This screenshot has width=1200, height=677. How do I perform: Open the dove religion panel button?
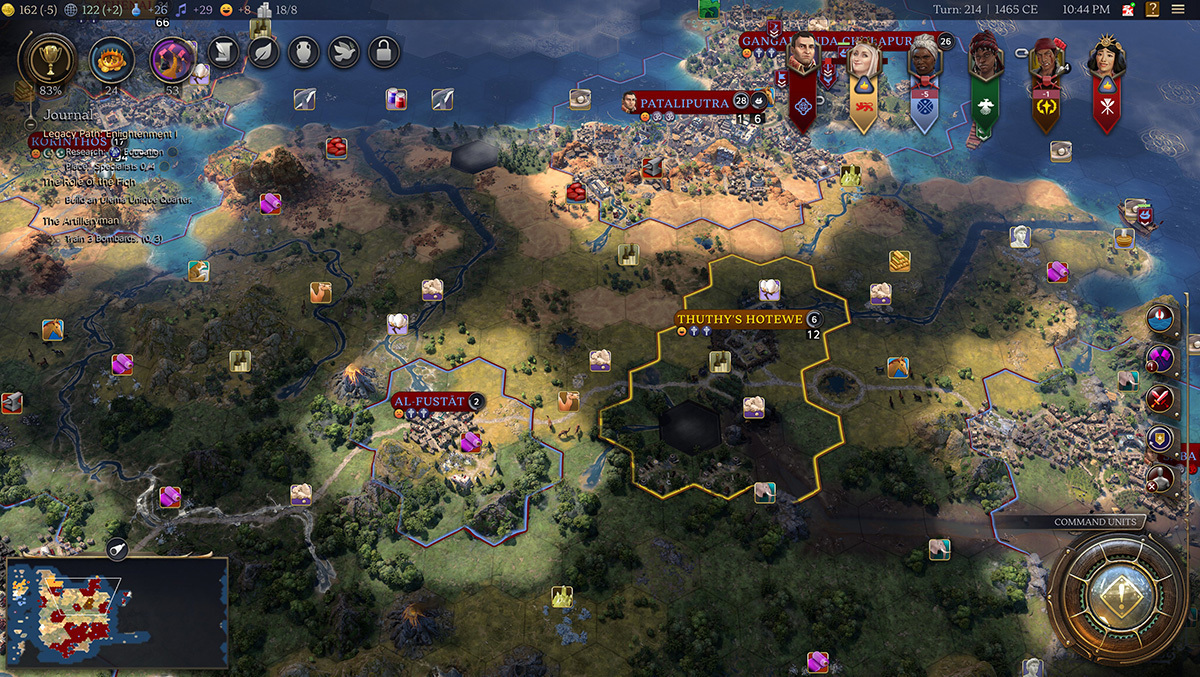pos(343,52)
